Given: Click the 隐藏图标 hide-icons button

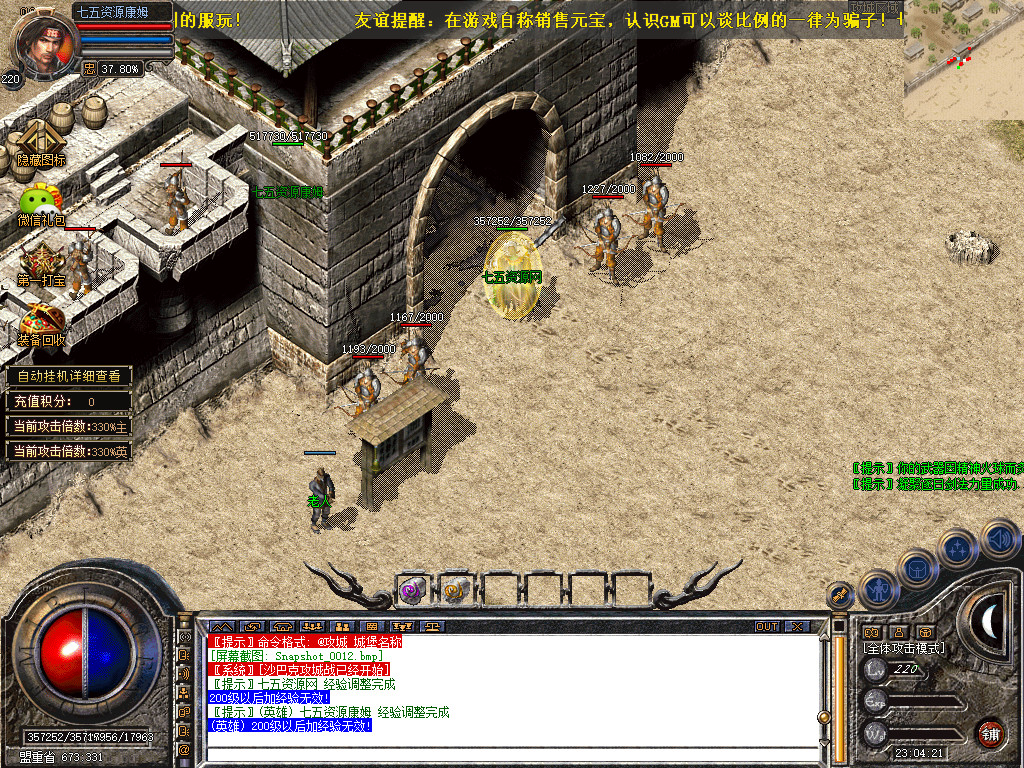Looking at the screenshot, I should click(x=41, y=143).
